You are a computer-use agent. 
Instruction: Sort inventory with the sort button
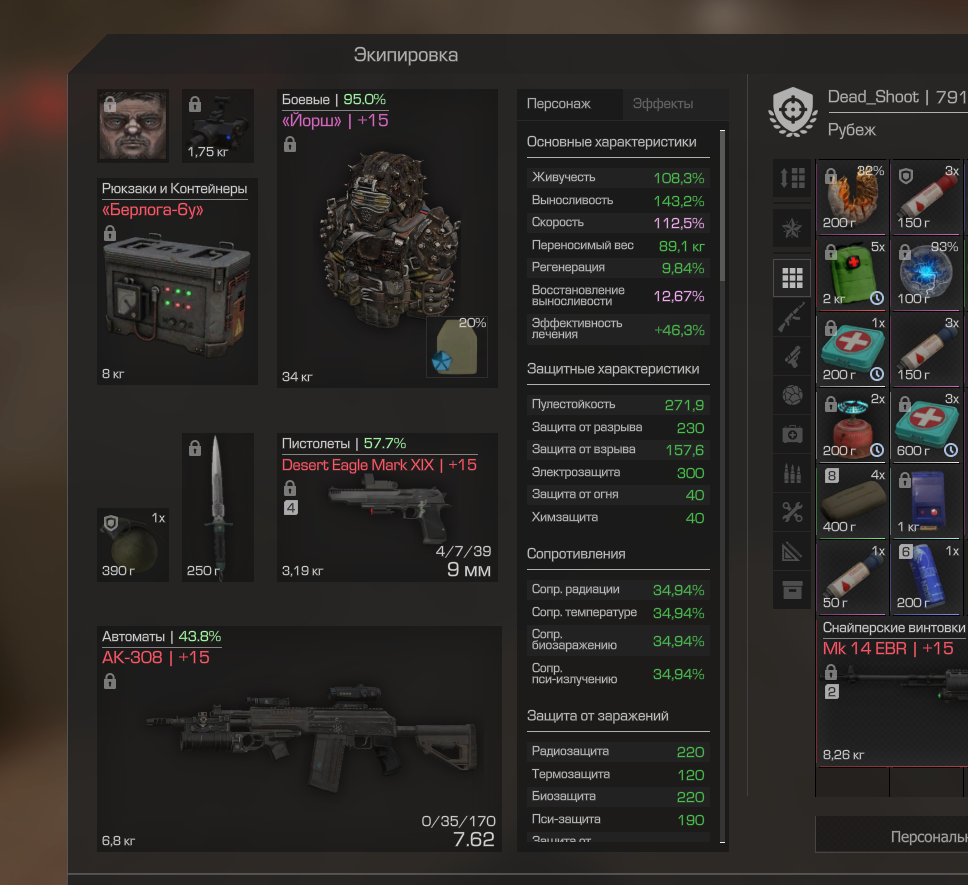(x=792, y=178)
